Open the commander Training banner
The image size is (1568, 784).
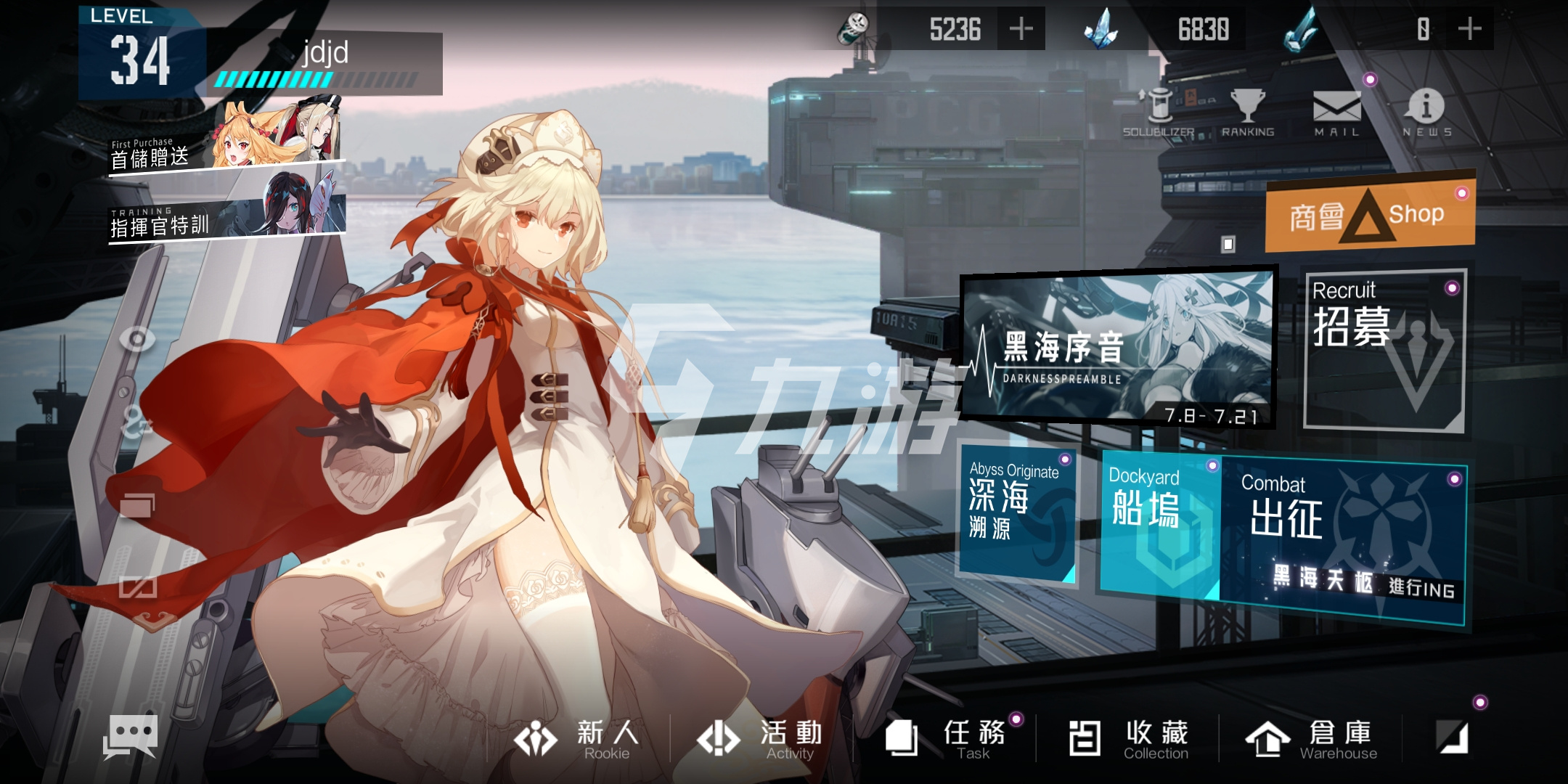226,209
